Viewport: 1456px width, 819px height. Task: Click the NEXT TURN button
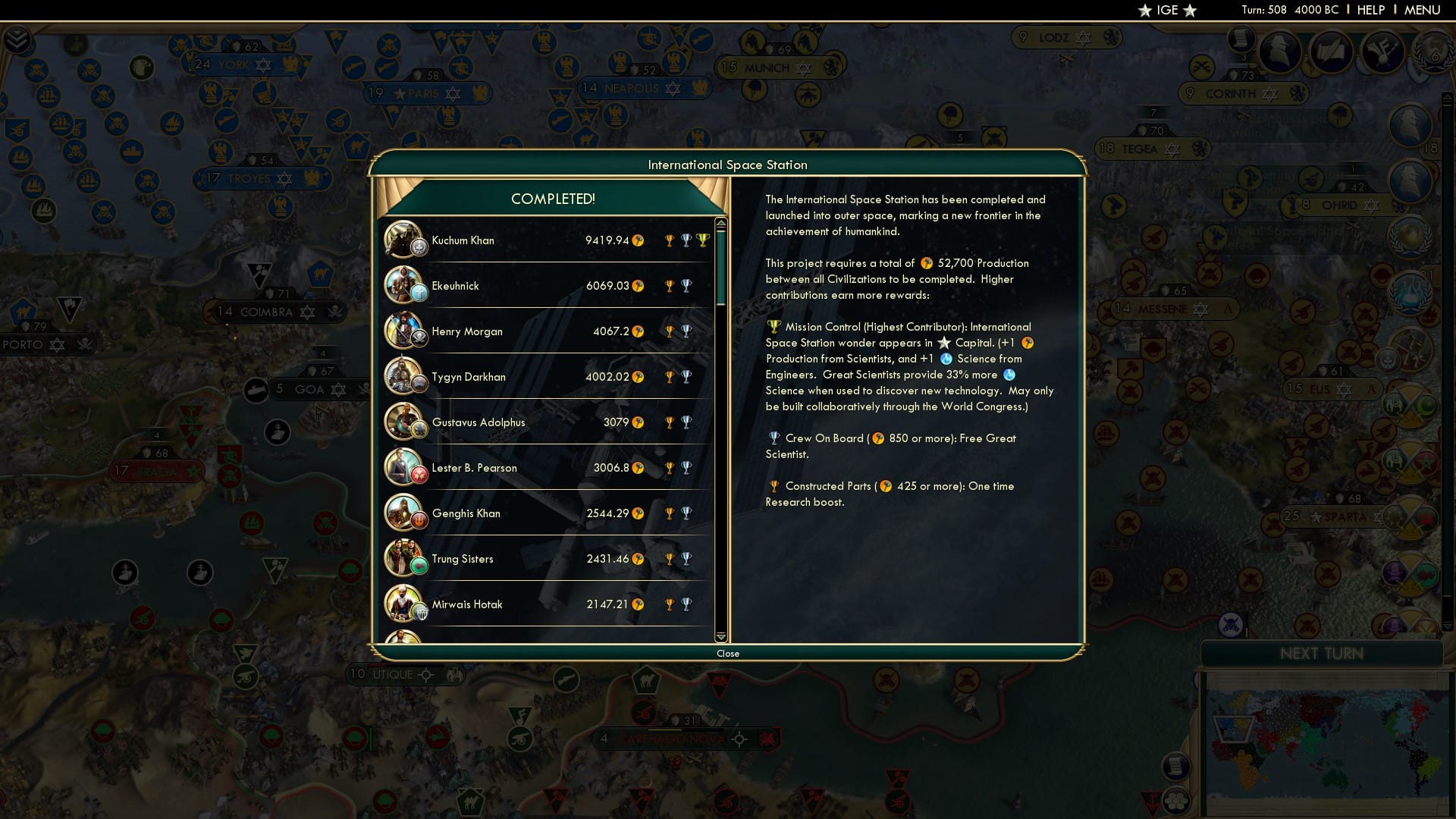(1322, 654)
